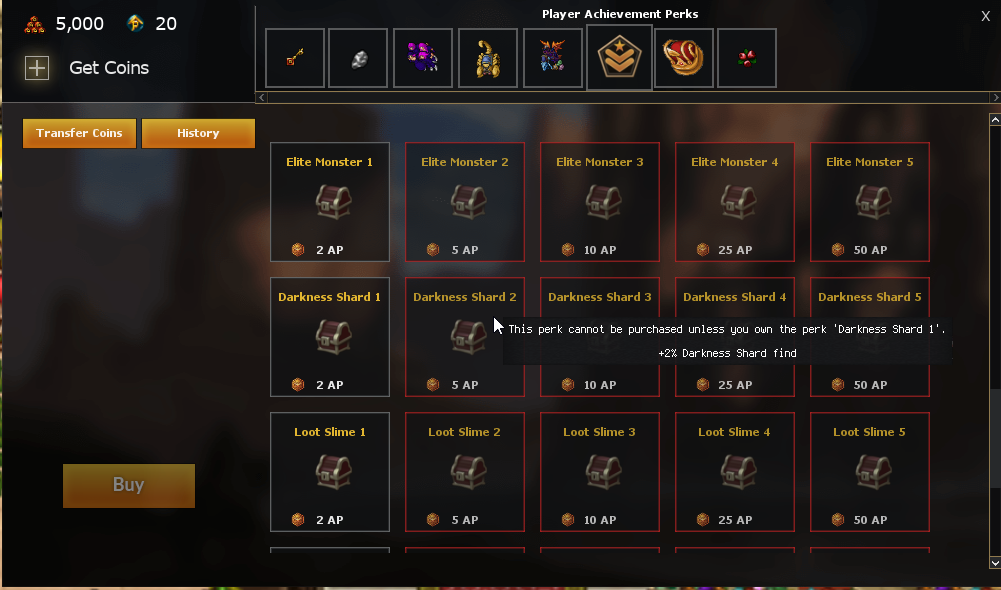1001x590 pixels.
Task: Select the golden key category tab
Action: pyautogui.click(x=295, y=58)
